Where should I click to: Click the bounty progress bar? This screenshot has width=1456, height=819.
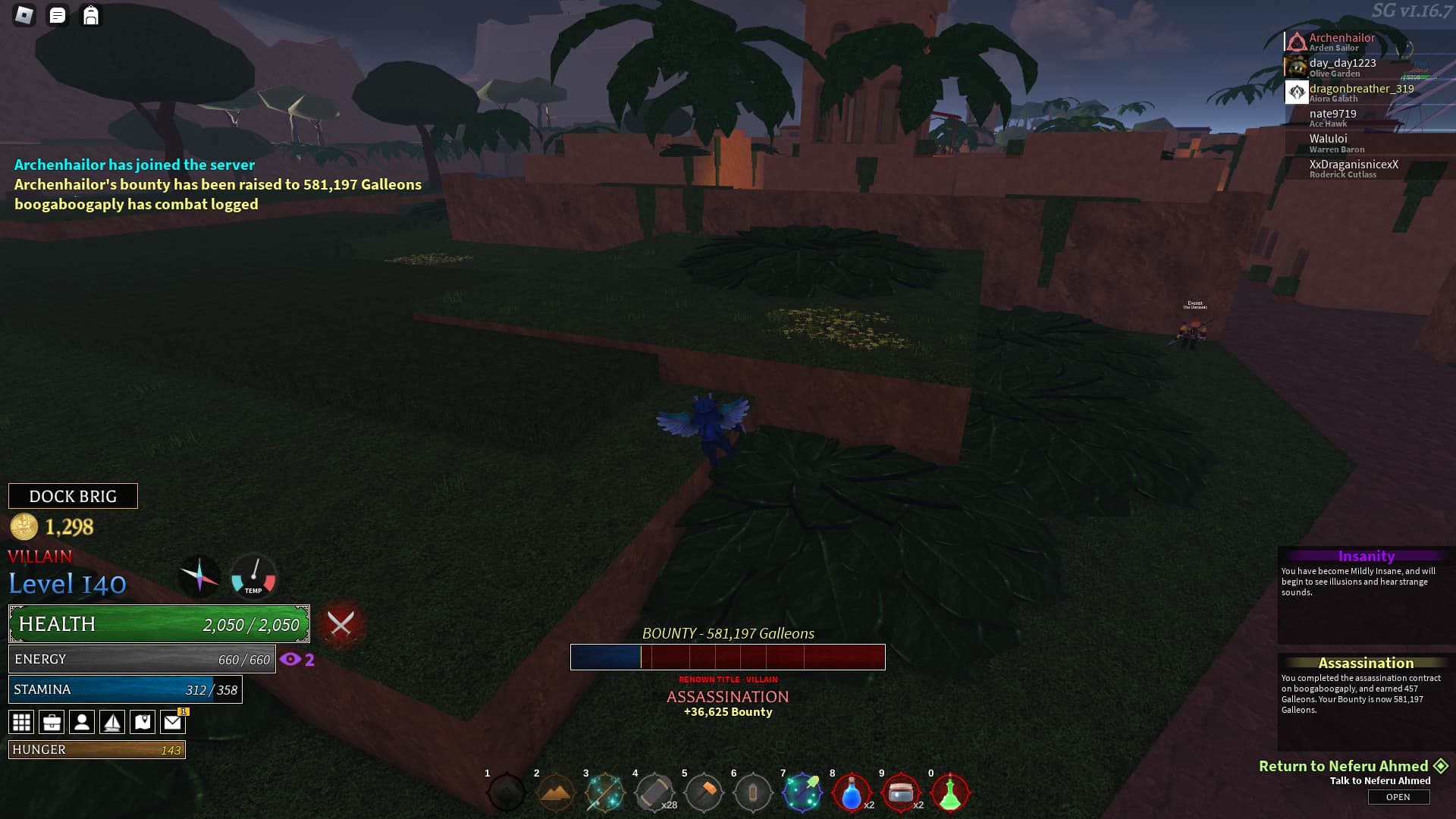[x=727, y=657]
